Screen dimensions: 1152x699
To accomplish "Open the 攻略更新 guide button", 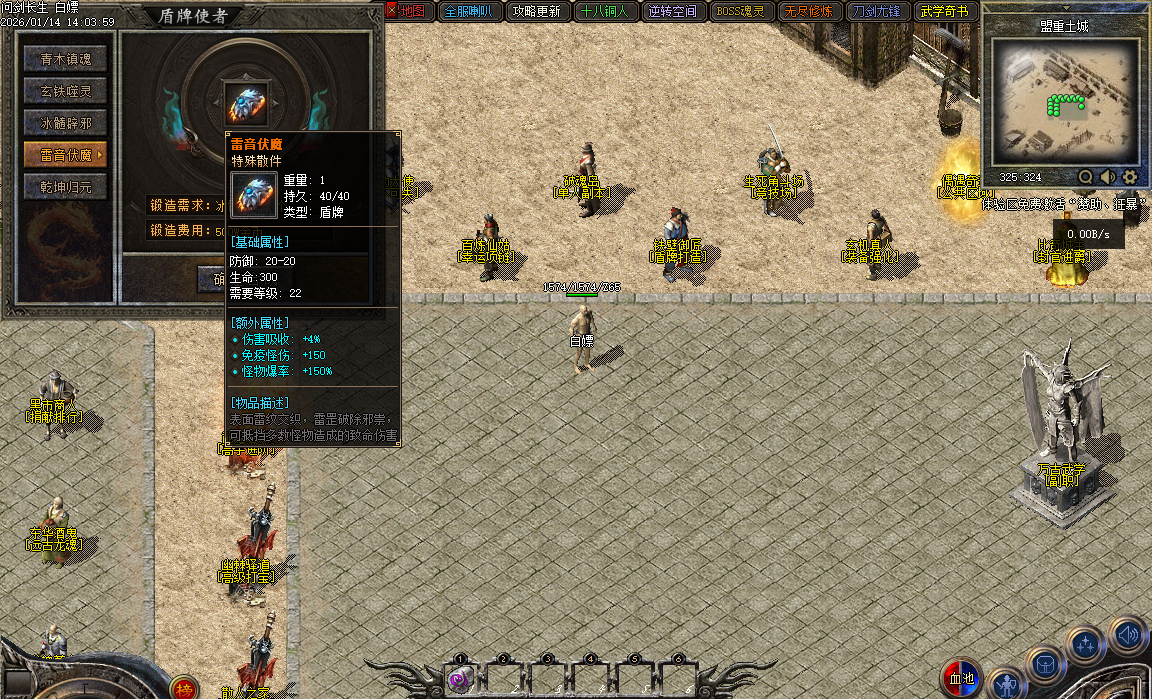I will (x=536, y=12).
